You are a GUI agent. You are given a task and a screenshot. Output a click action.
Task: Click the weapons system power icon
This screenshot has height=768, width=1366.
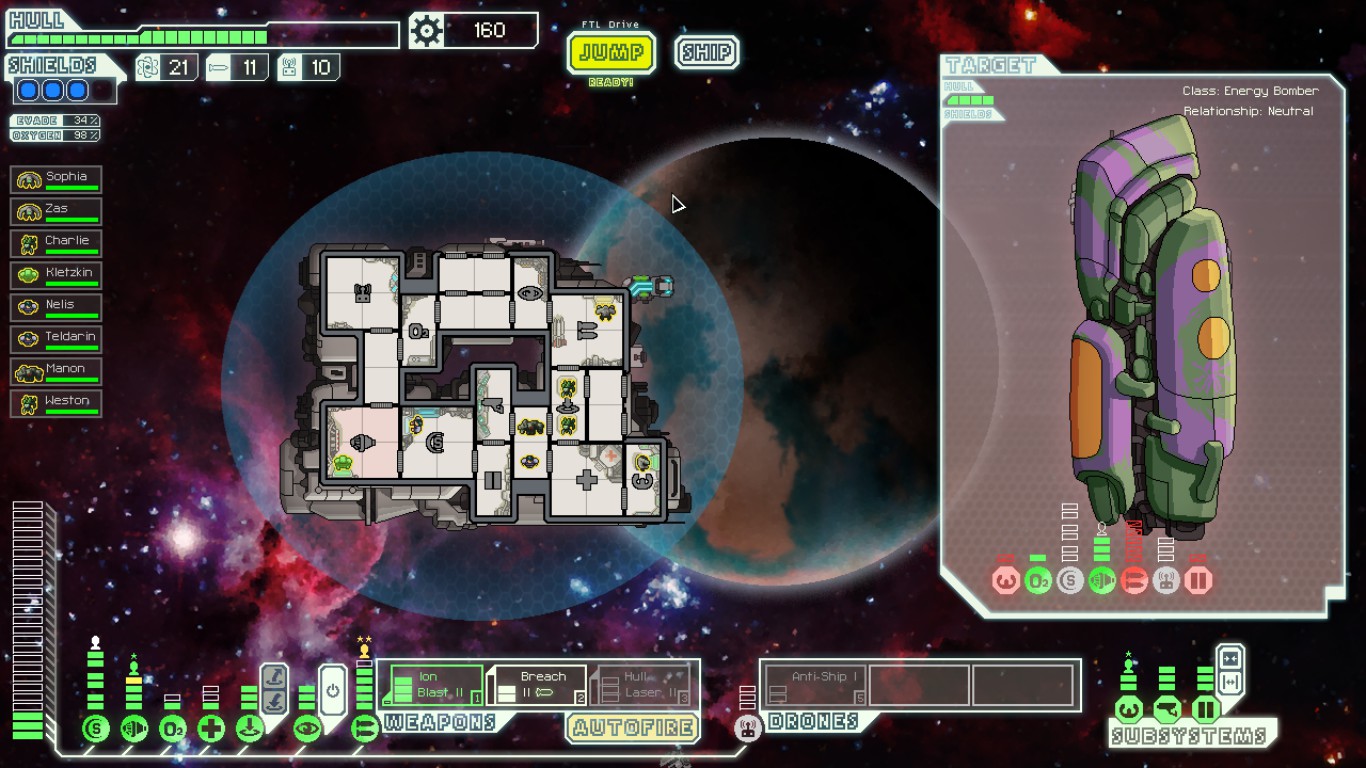coord(364,728)
